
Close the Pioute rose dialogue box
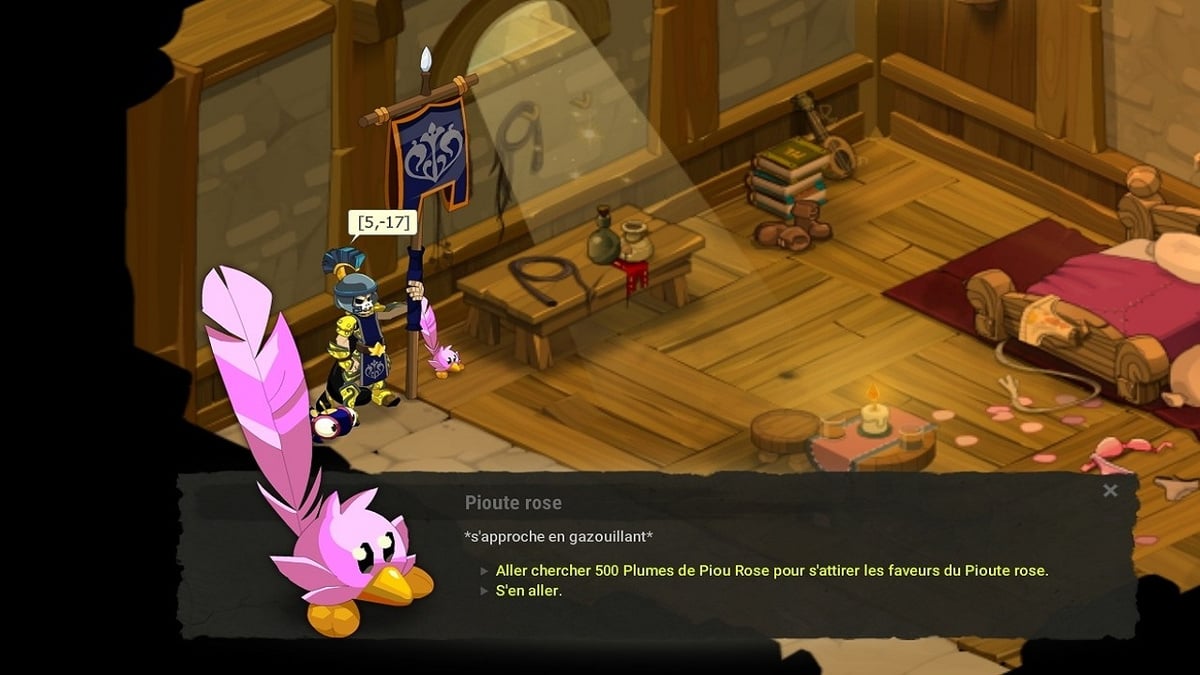1109,490
